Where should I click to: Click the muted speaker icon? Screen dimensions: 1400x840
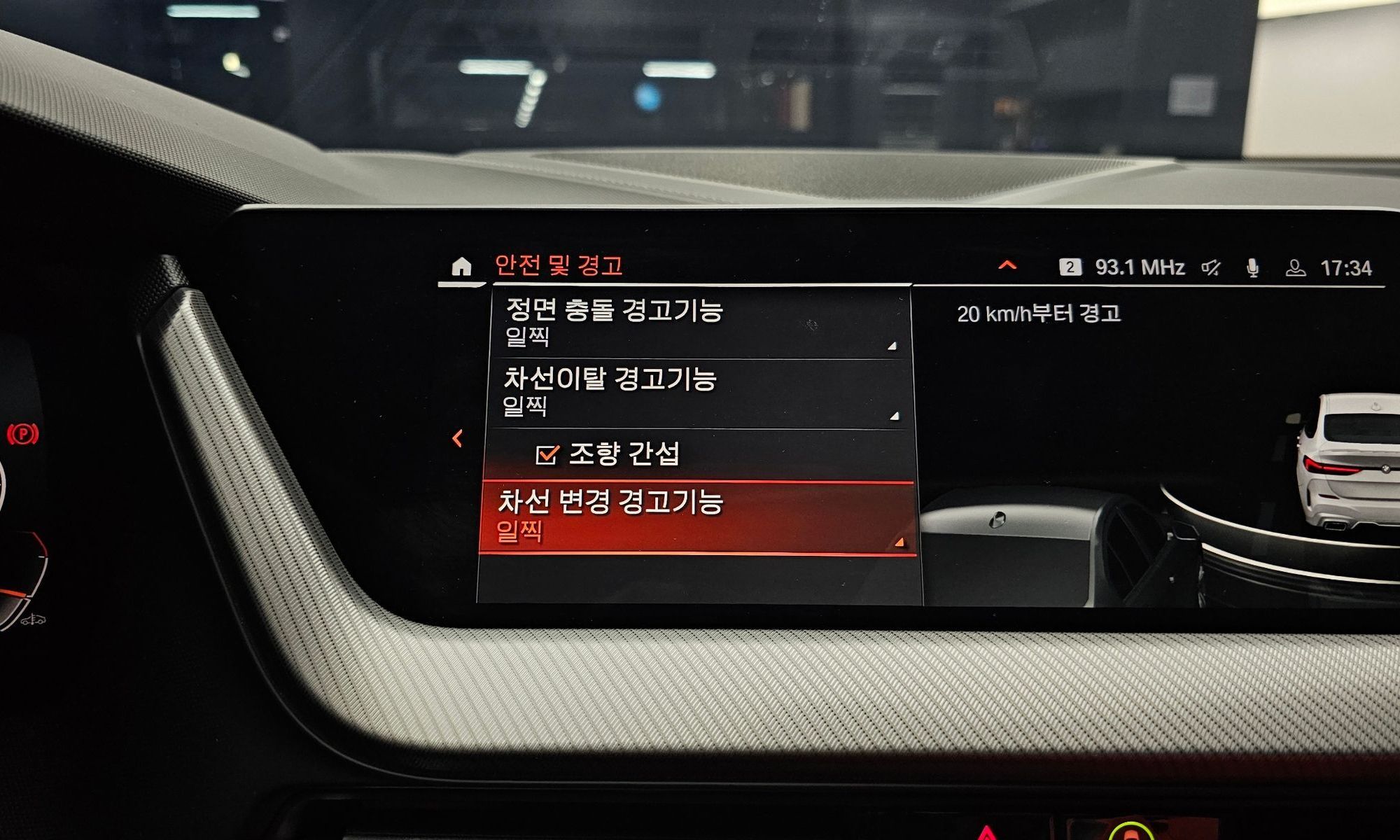click(x=1212, y=268)
